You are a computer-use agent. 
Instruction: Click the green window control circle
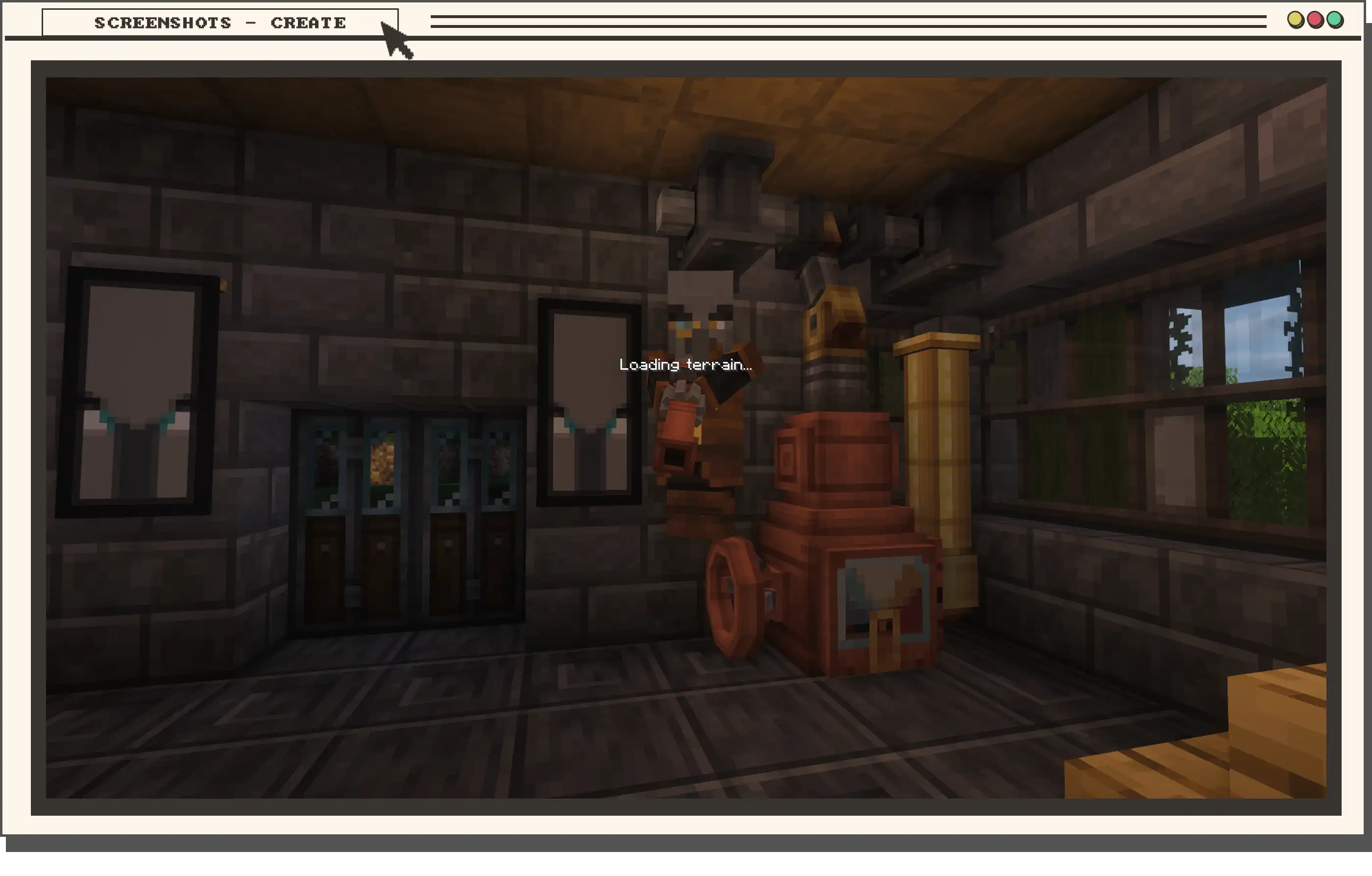tap(1335, 20)
